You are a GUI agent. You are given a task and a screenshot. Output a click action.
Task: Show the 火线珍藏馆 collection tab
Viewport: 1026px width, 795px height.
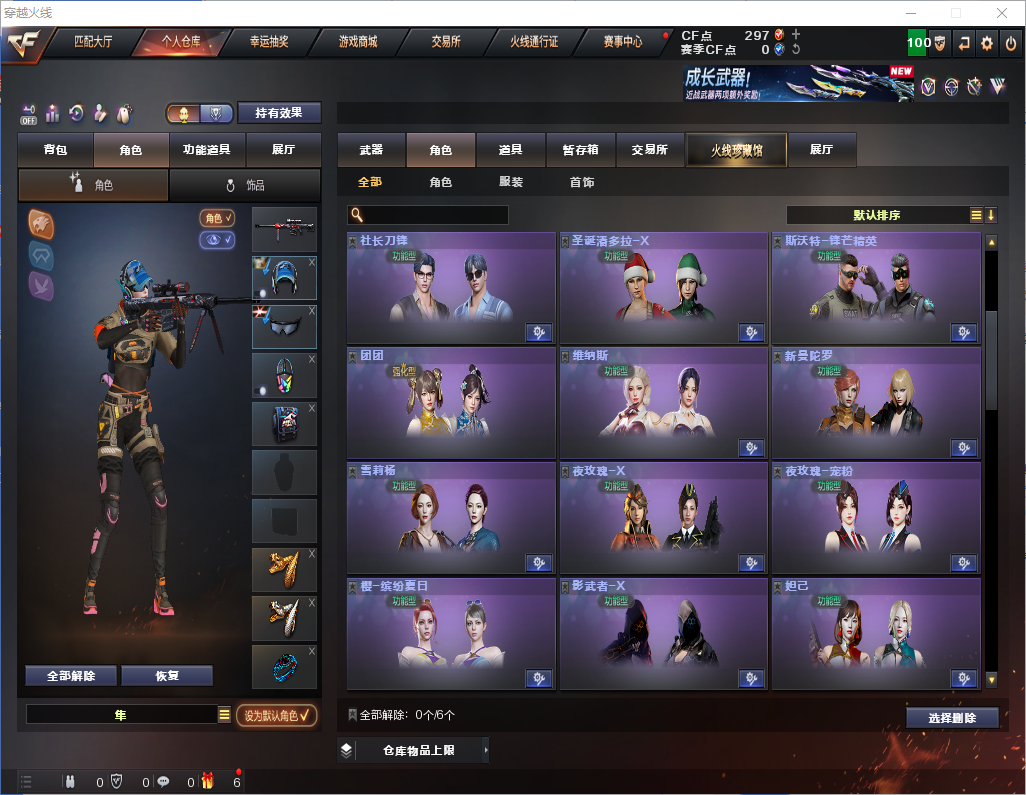(736, 150)
